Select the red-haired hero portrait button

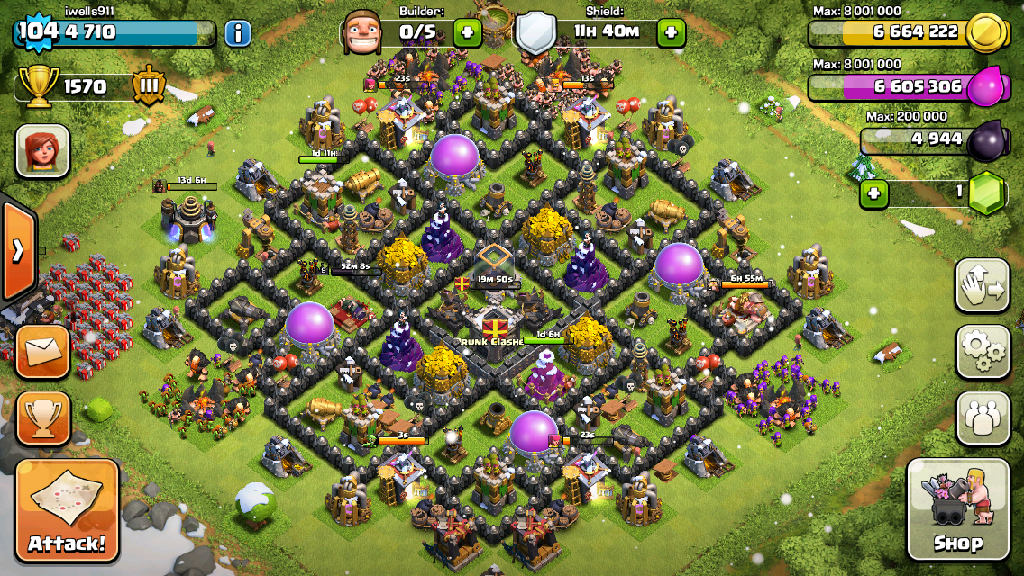click(42, 151)
